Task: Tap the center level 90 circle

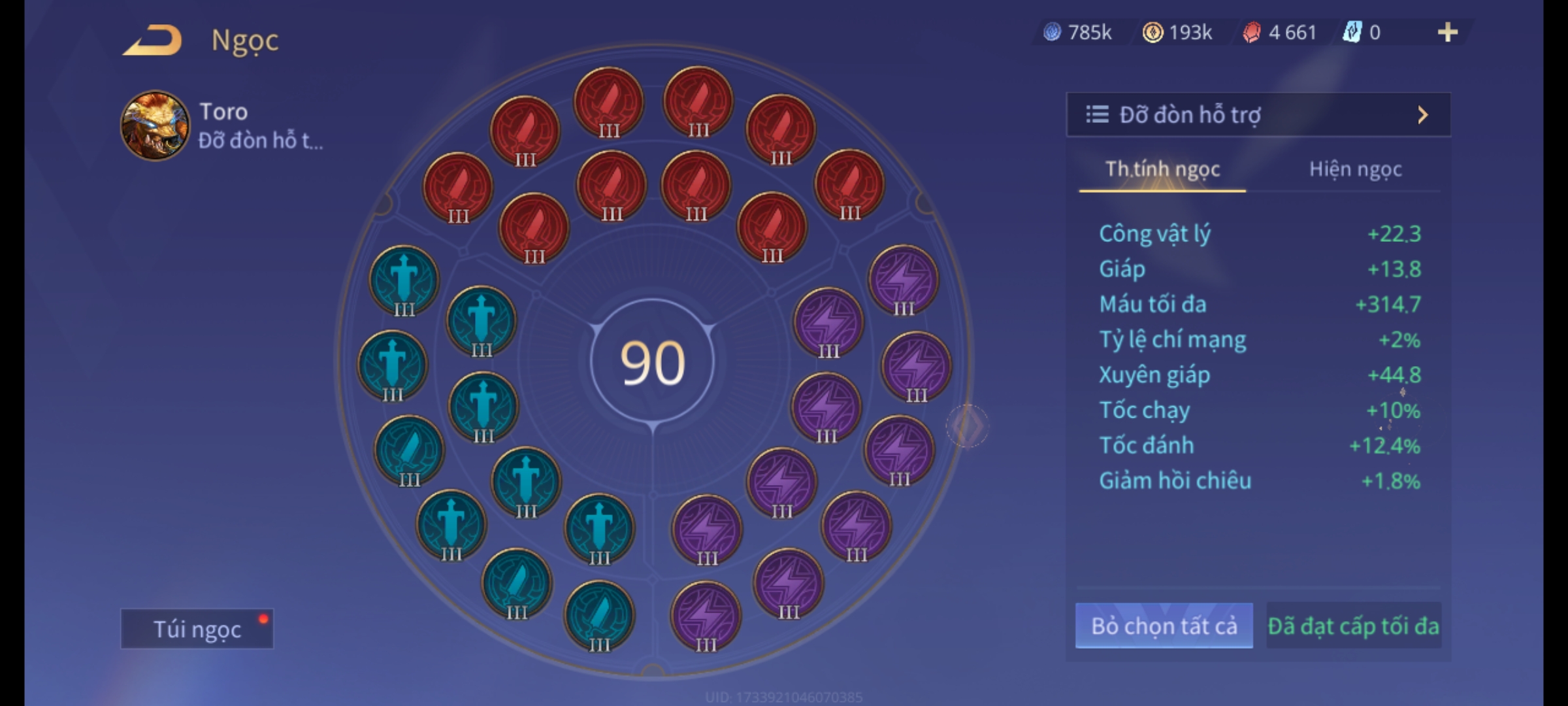Action: [x=652, y=363]
